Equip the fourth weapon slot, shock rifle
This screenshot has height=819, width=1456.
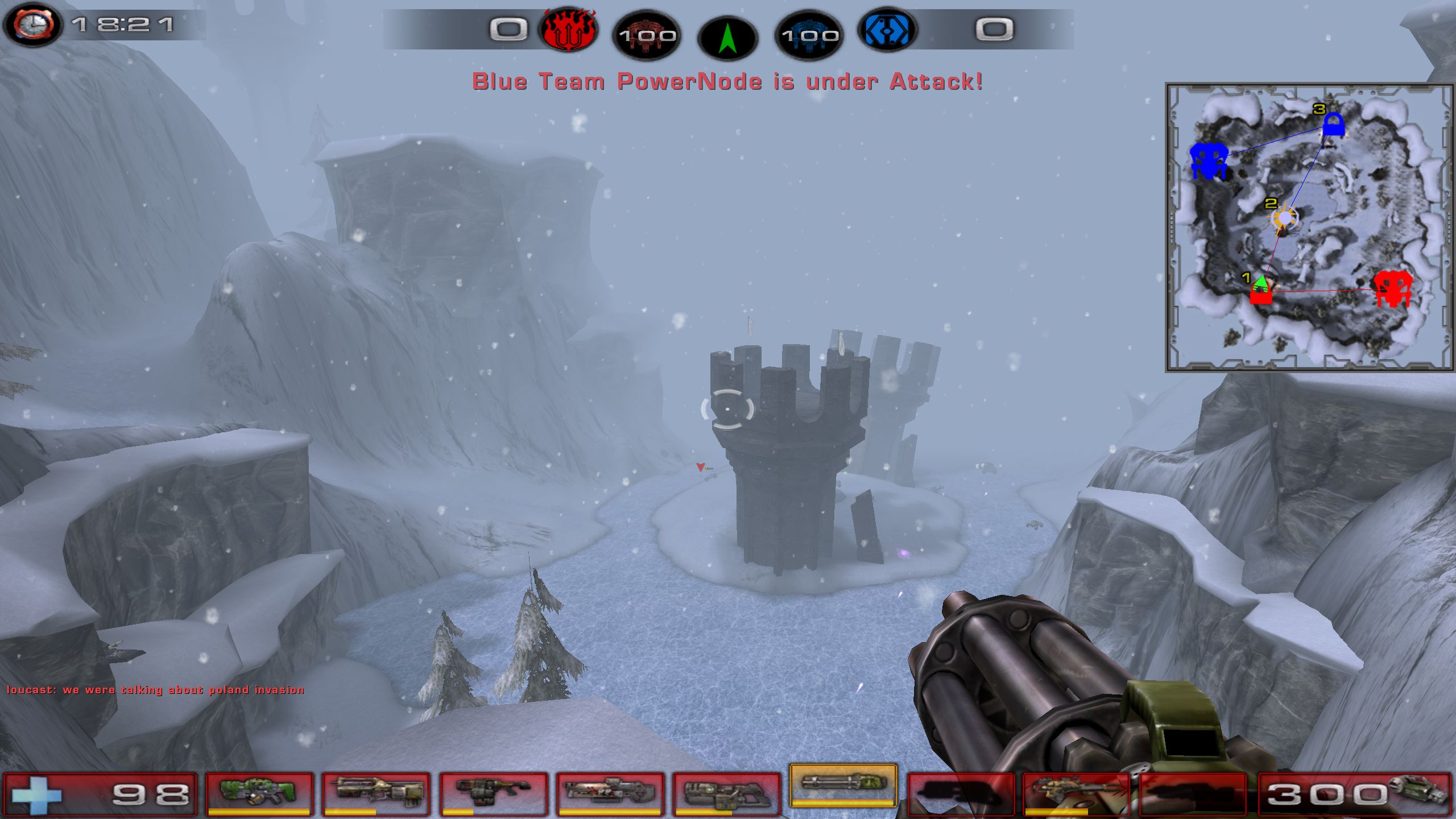point(610,793)
